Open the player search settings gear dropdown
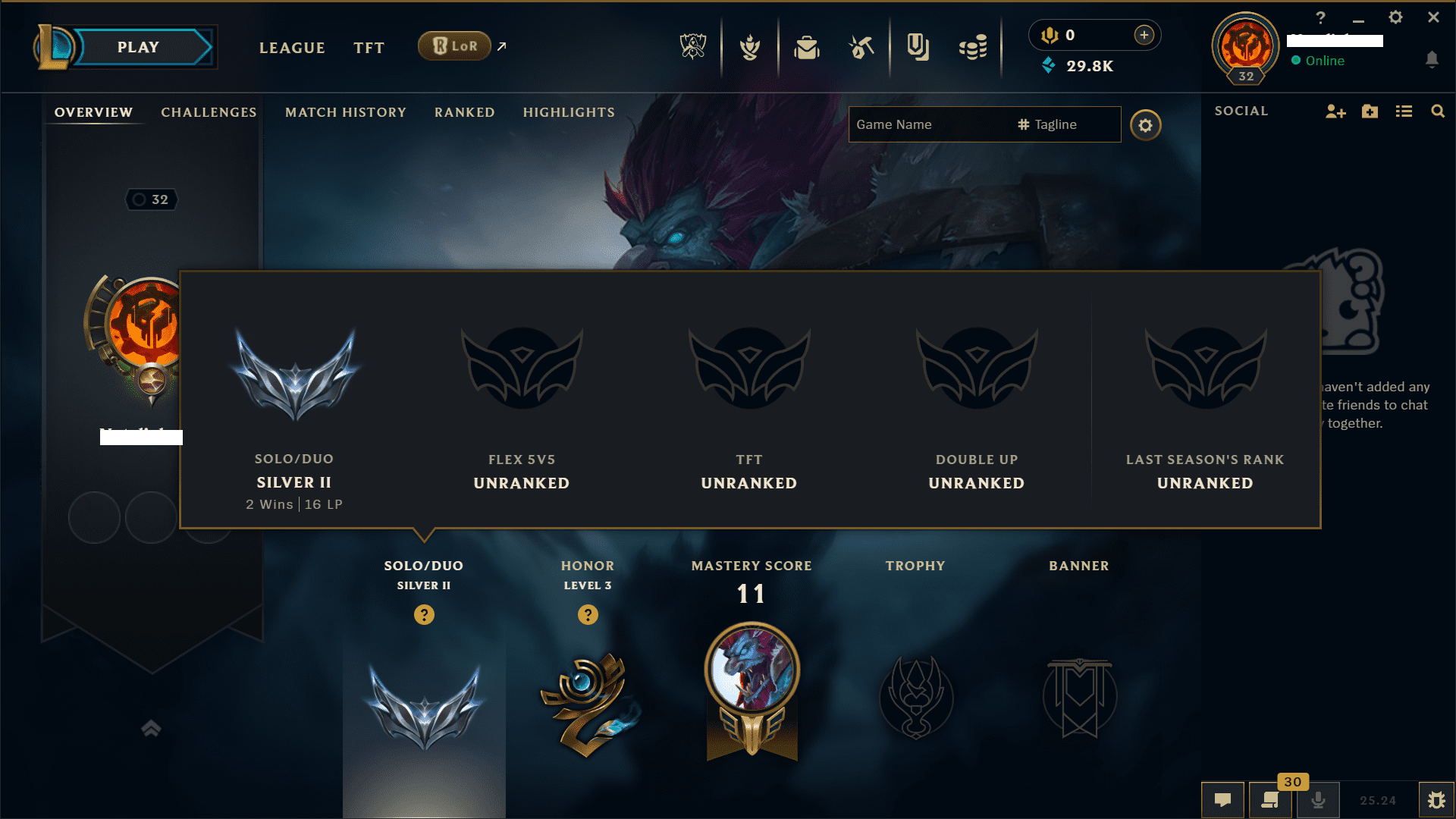Screen dimensions: 1456x819 [1146, 125]
